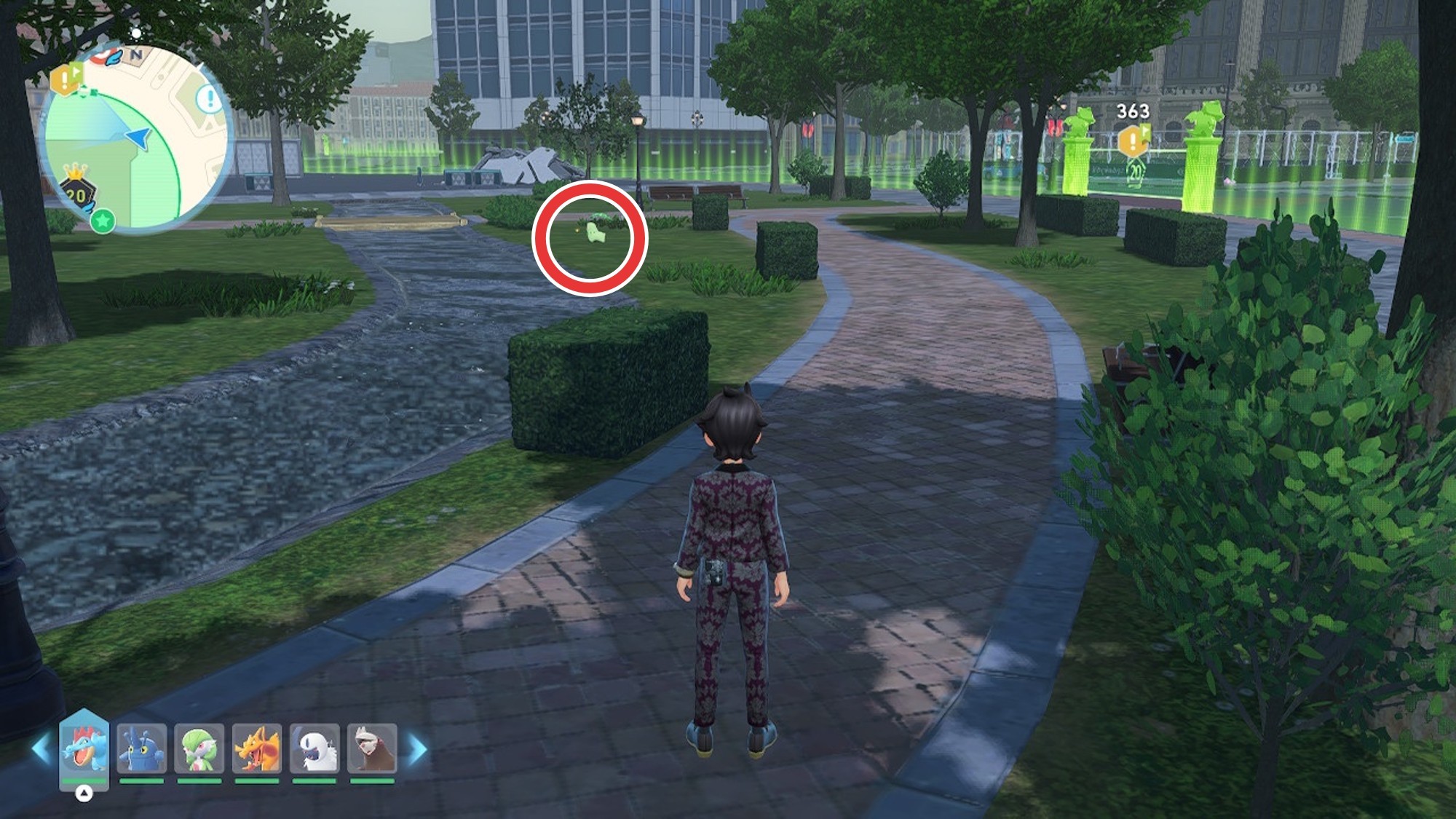The height and width of the screenshot is (819, 1456).
Task: Choose the Excadrill party slot
Action: (372, 748)
